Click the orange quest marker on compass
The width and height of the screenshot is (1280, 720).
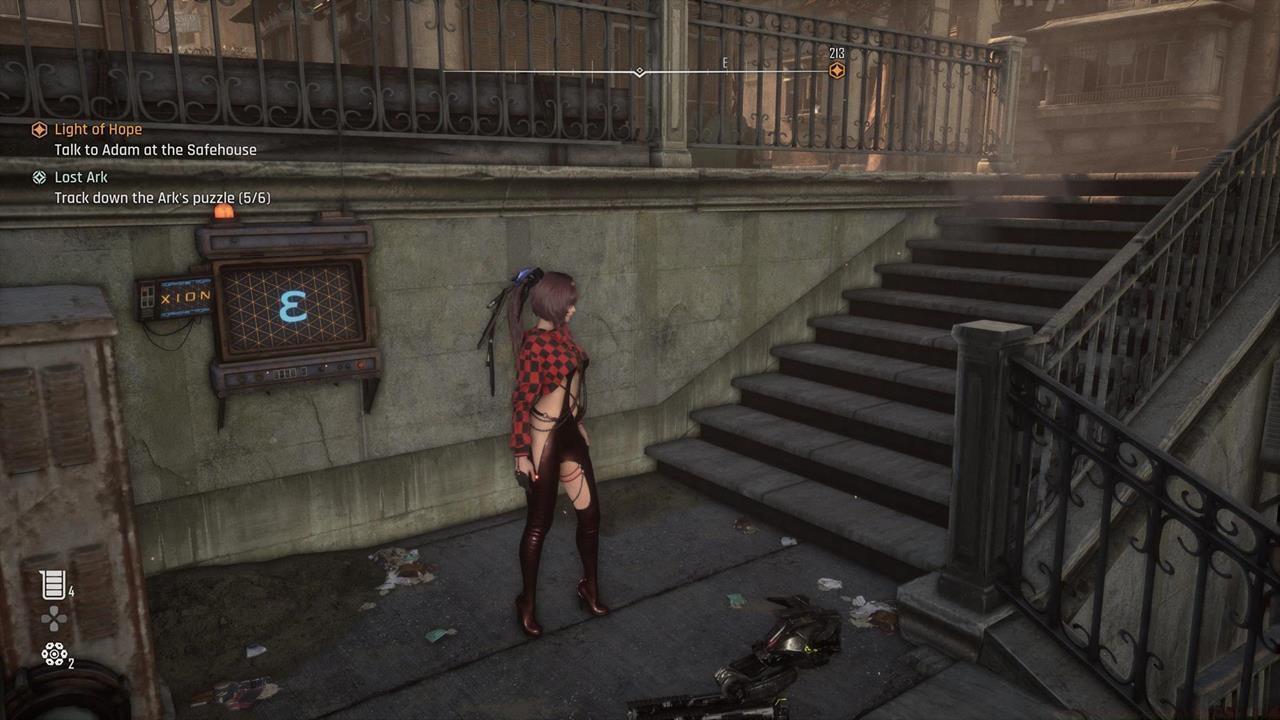[x=837, y=71]
